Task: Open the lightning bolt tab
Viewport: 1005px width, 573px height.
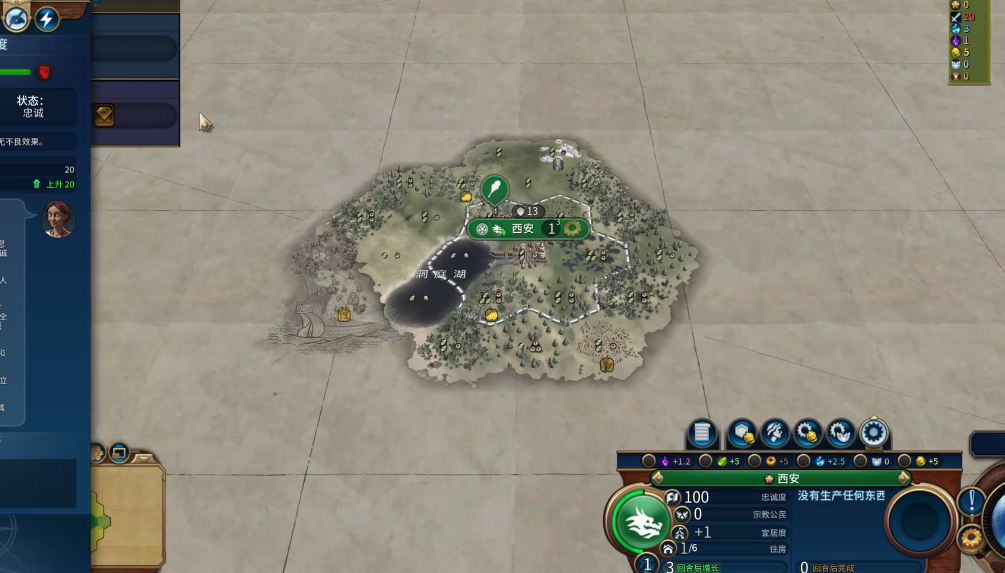Action: tap(46, 18)
